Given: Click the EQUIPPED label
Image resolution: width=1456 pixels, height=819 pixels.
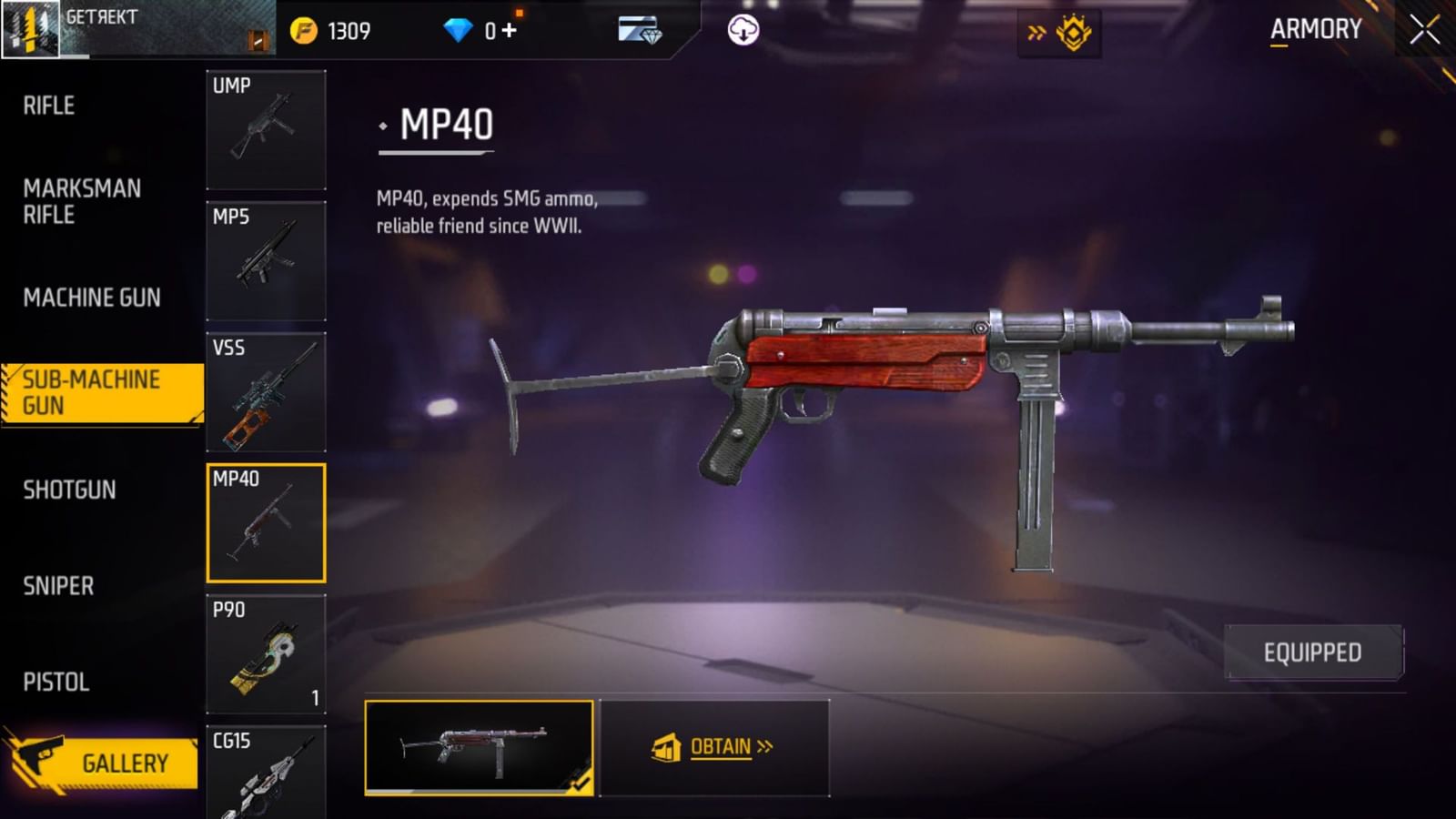Looking at the screenshot, I should point(1312,652).
